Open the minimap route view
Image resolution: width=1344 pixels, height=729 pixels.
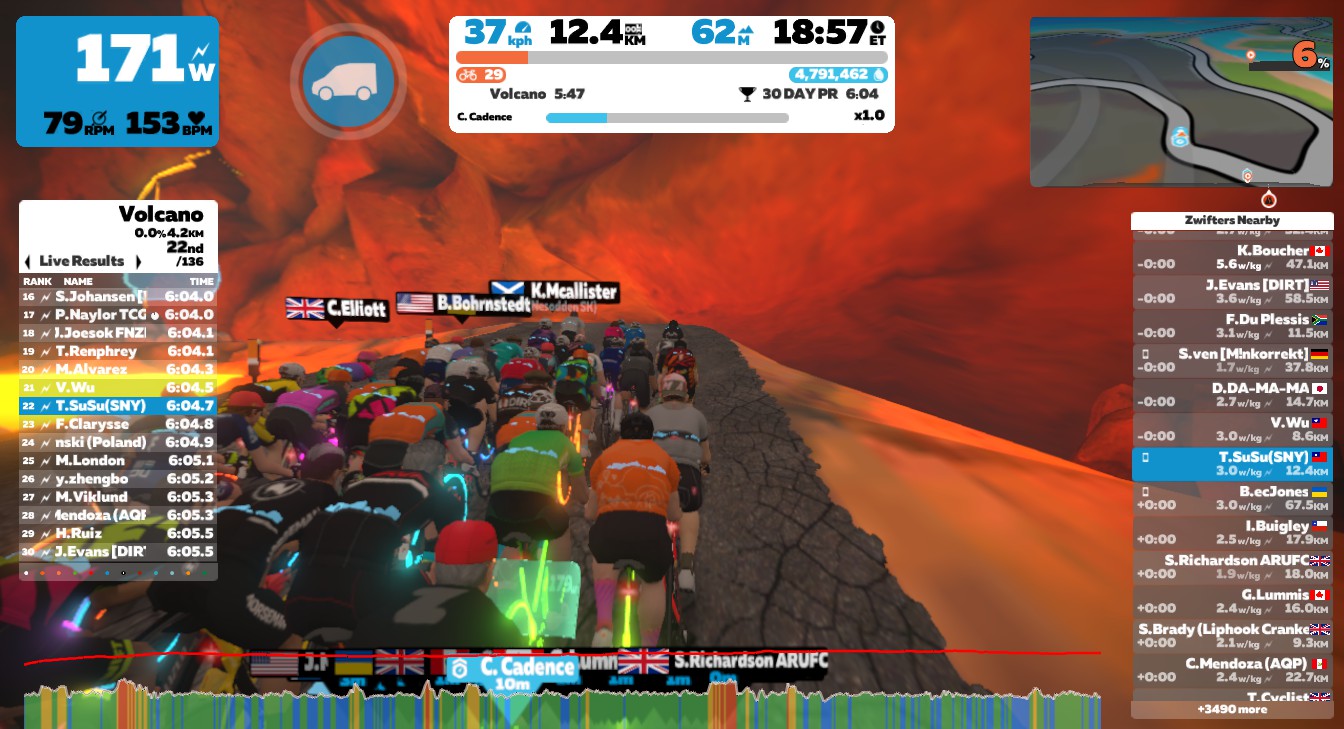1181,102
